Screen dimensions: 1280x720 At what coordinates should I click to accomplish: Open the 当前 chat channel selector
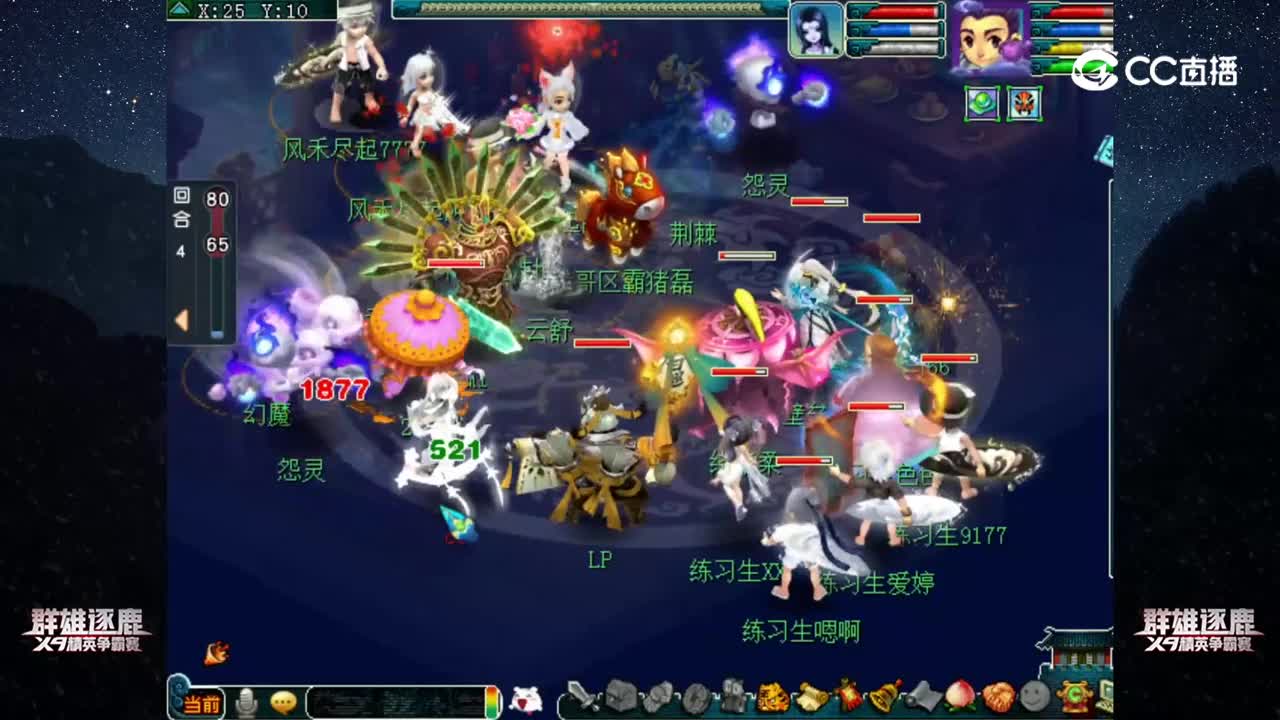[x=204, y=702]
